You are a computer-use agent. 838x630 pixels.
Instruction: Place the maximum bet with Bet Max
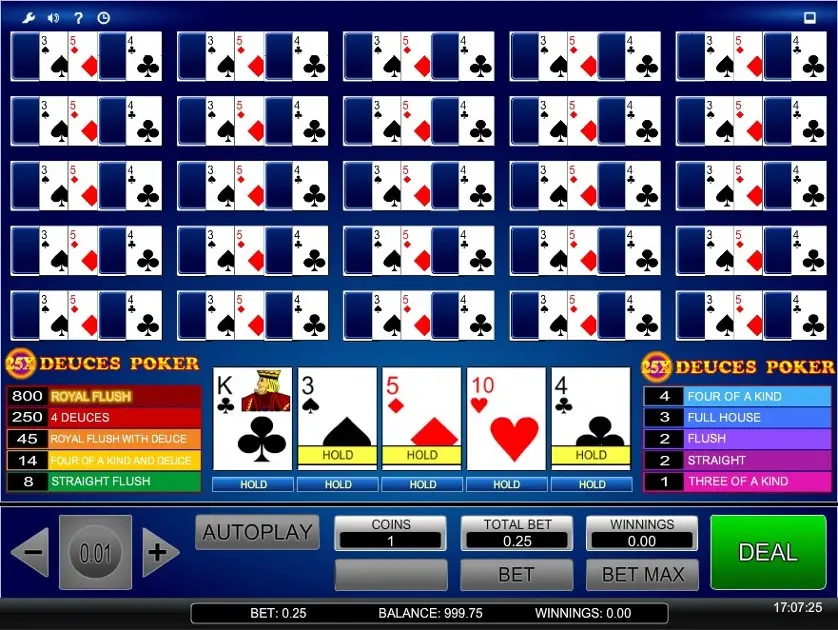click(642, 575)
